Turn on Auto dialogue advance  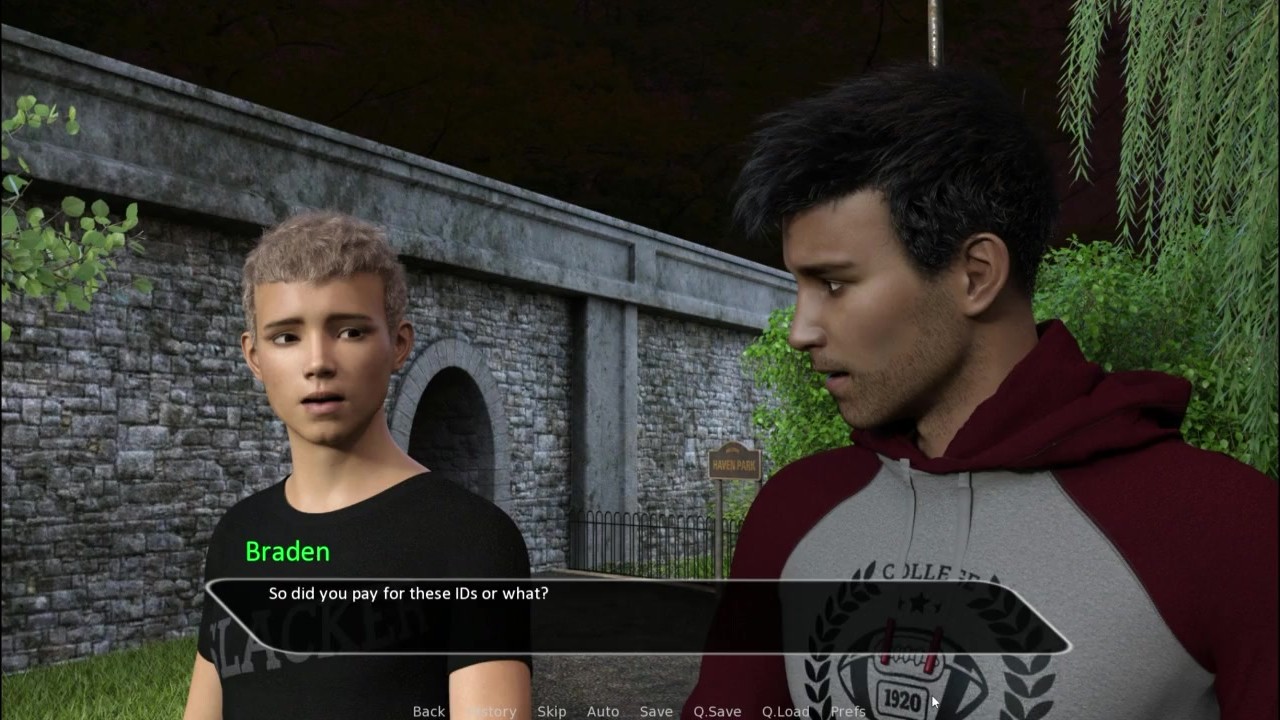point(602,711)
